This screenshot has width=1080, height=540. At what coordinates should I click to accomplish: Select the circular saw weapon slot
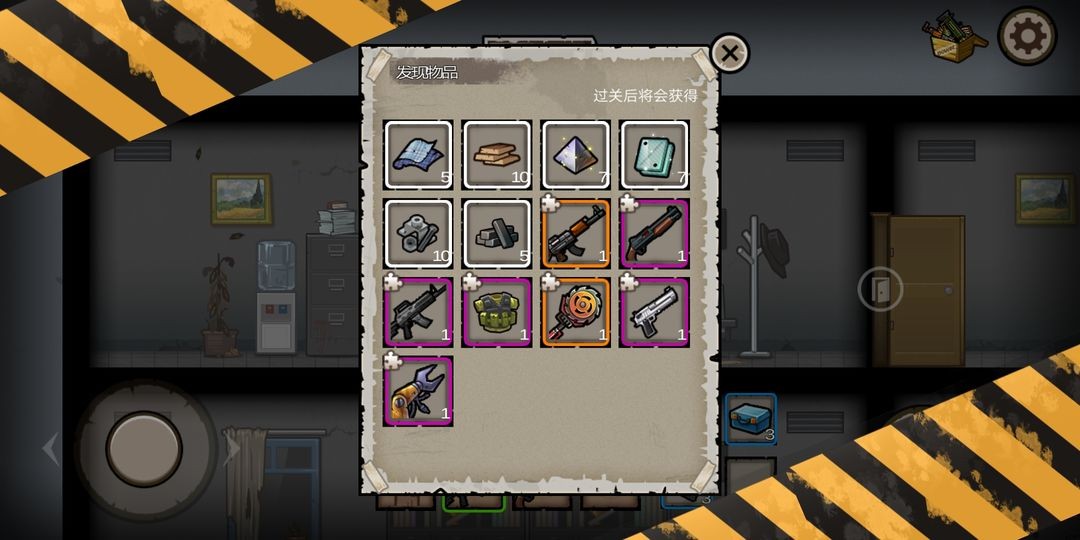(575, 312)
